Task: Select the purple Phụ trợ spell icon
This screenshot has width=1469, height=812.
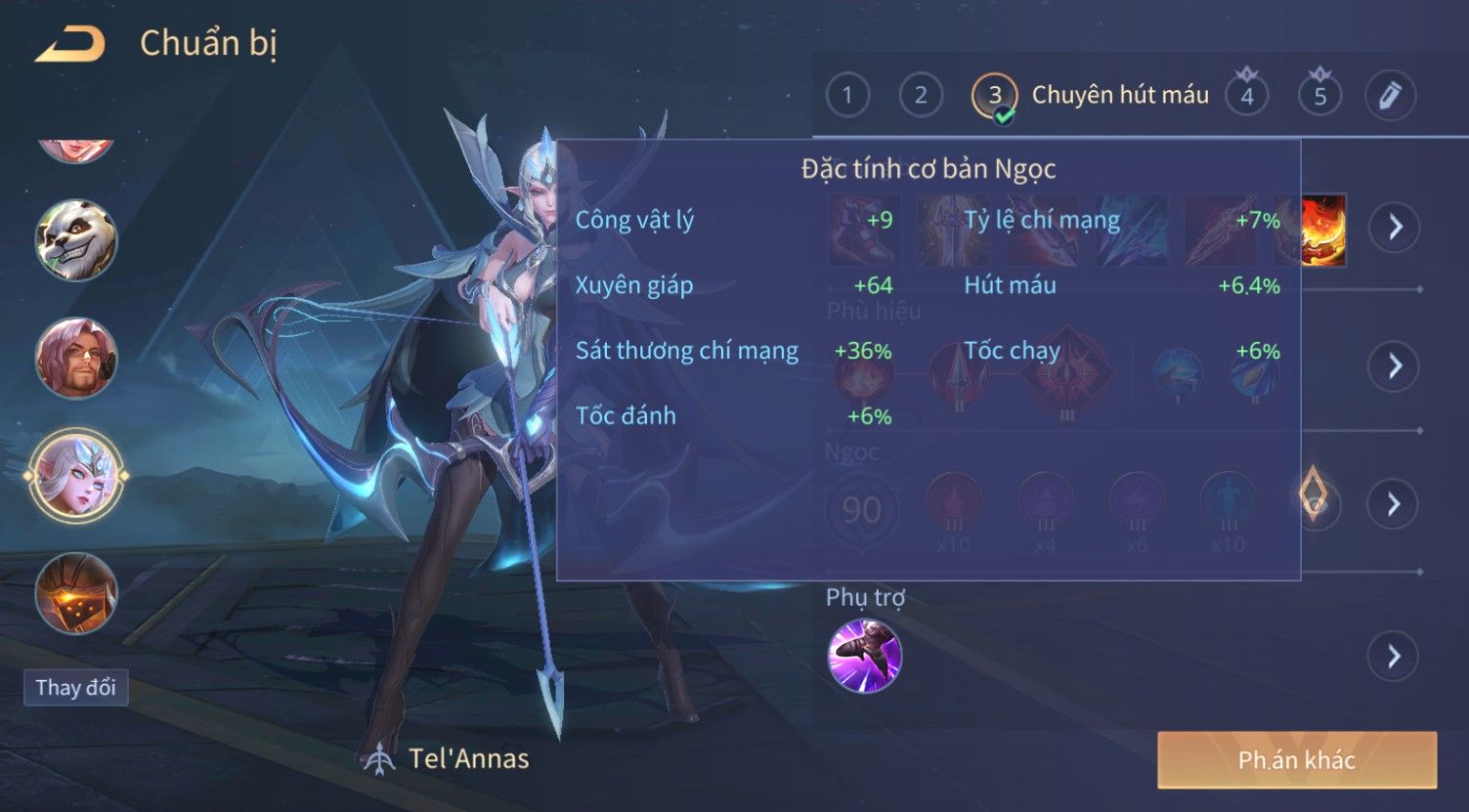Action: click(x=864, y=656)
